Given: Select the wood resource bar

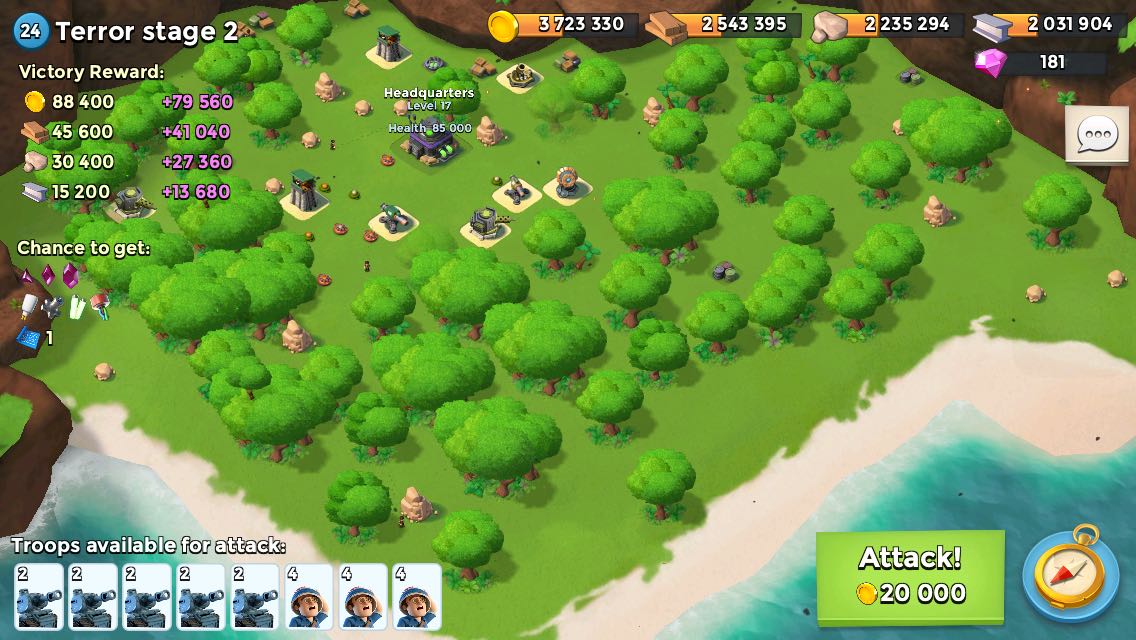Looking at the screenshot, I should click(x=724, y=24).
